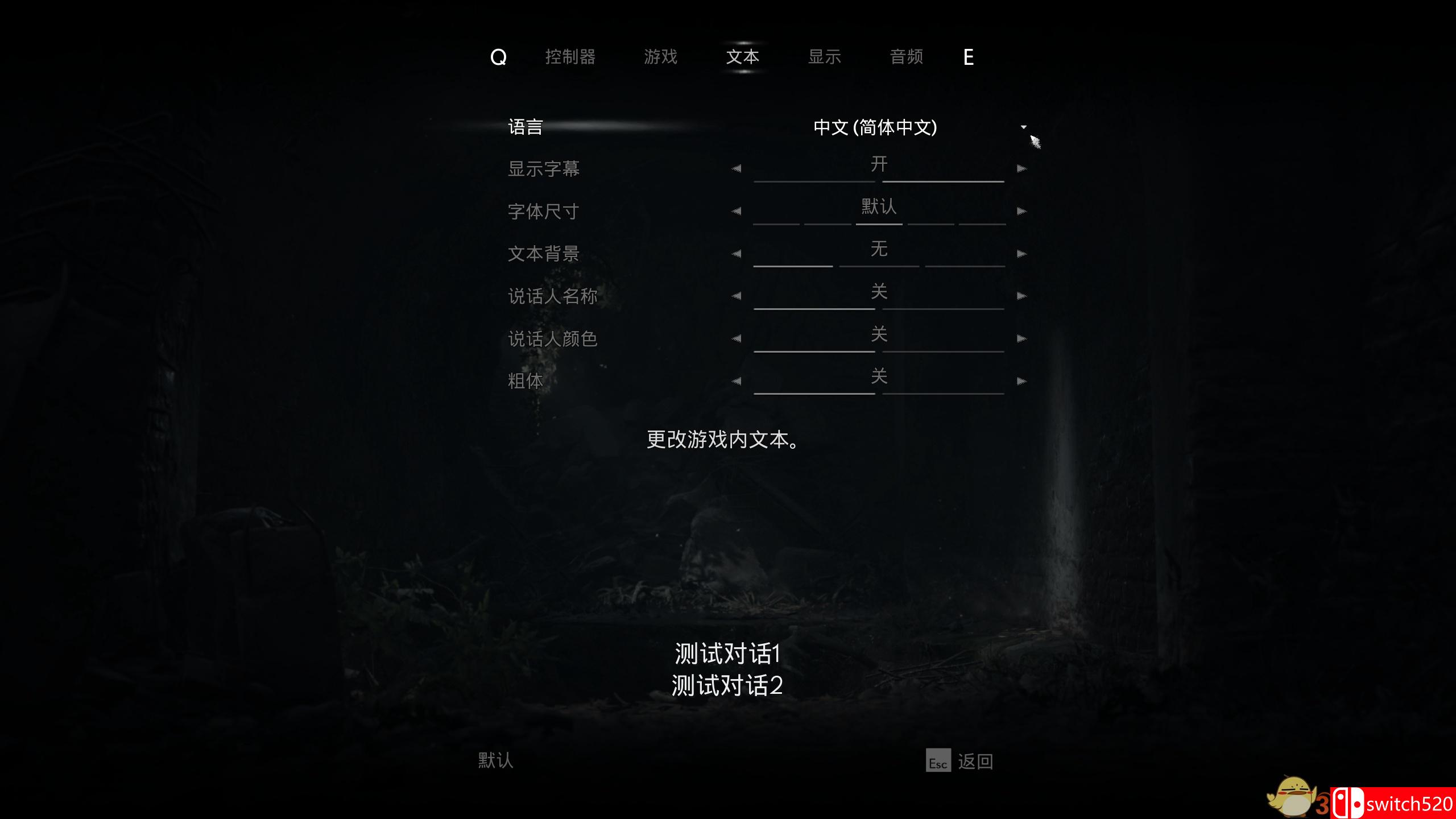The height and width of the screenshot is (819, 1456).
Task: Click the 字体尺寸 size indicator bar
Action: tap(879, 223)
